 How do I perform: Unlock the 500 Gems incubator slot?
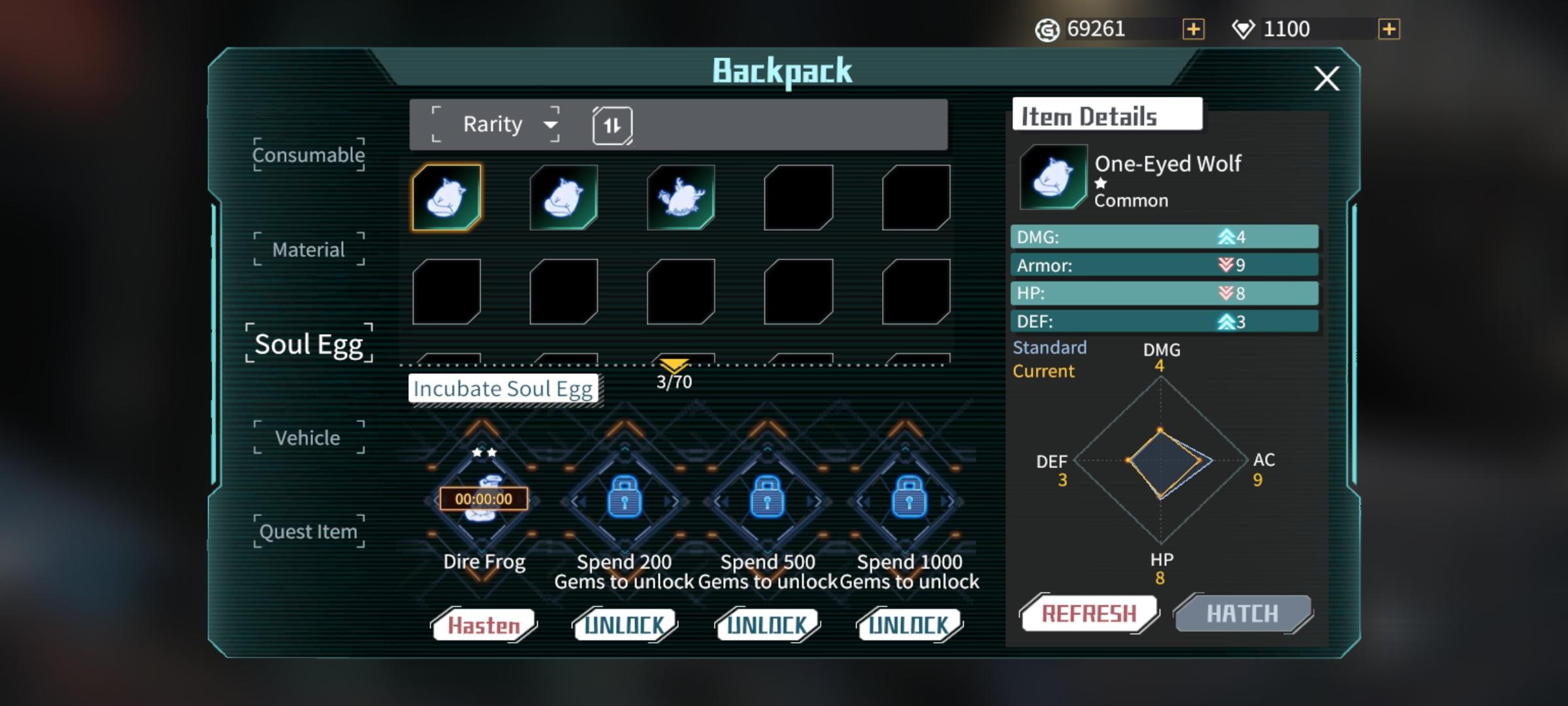[768, 626]
